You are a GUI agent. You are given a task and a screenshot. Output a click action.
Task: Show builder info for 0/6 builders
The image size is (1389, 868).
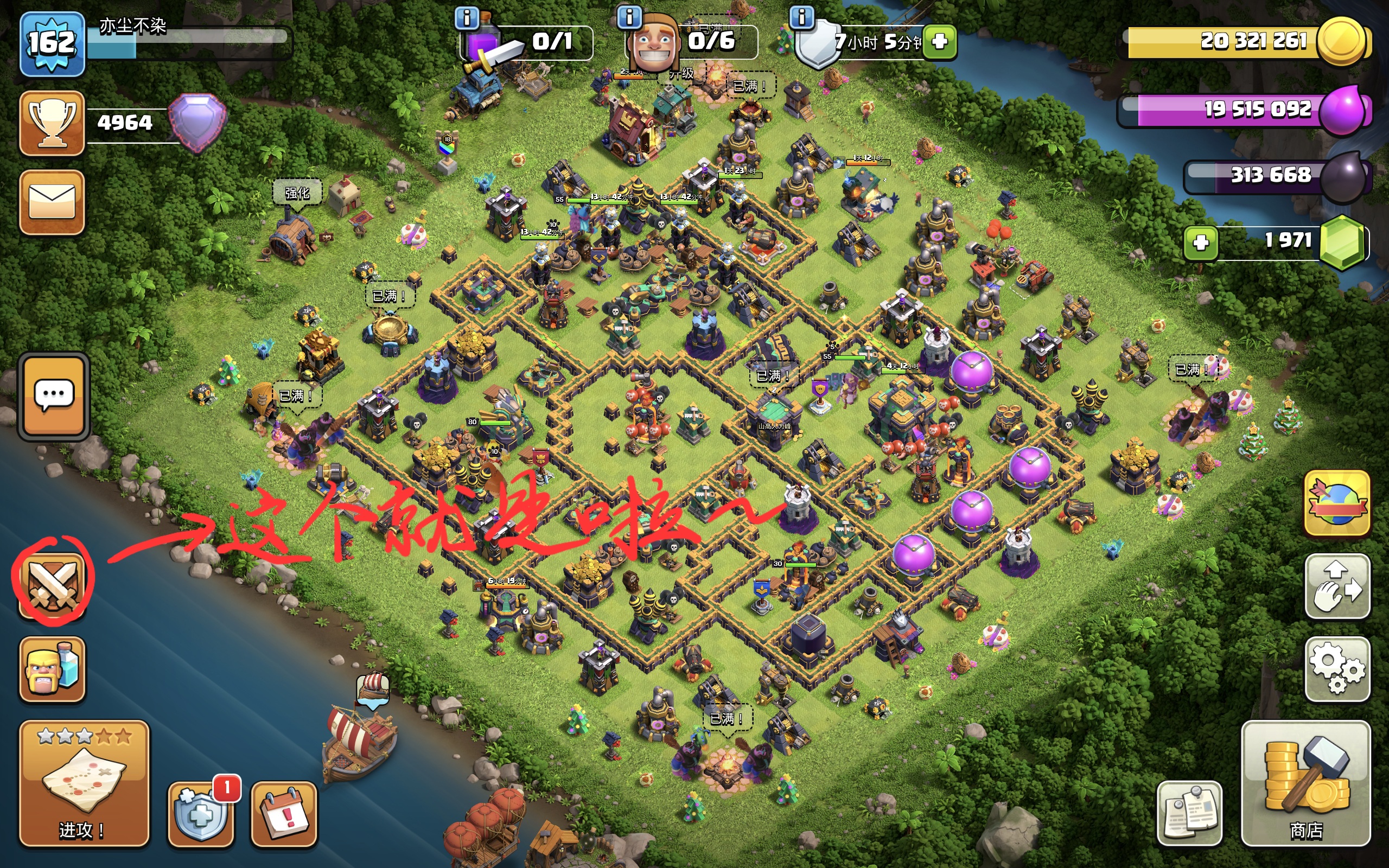[x=629, y=17]
